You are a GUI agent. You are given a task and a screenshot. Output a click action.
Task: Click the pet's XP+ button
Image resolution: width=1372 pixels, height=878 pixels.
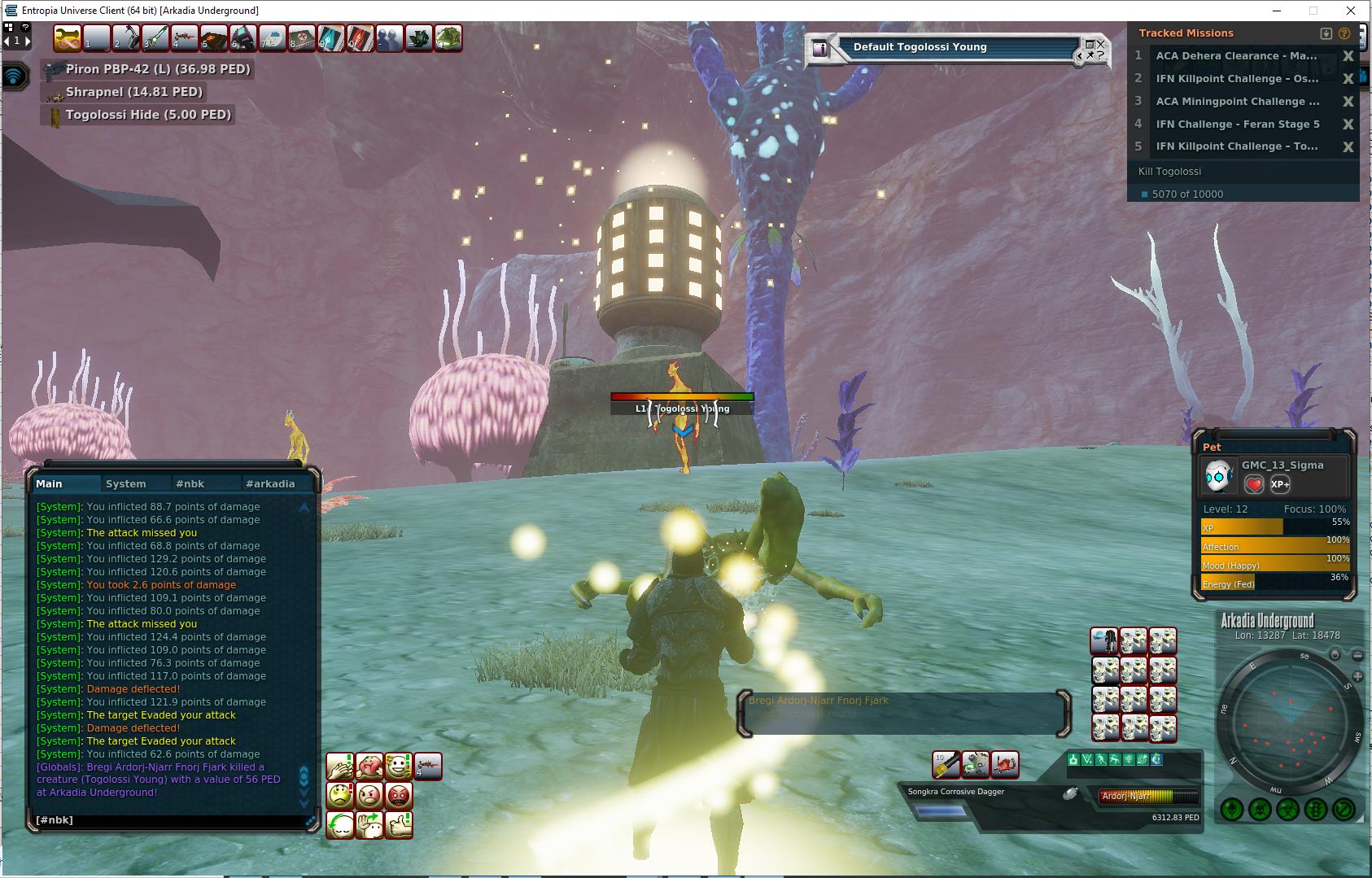tap(1279, 484)
